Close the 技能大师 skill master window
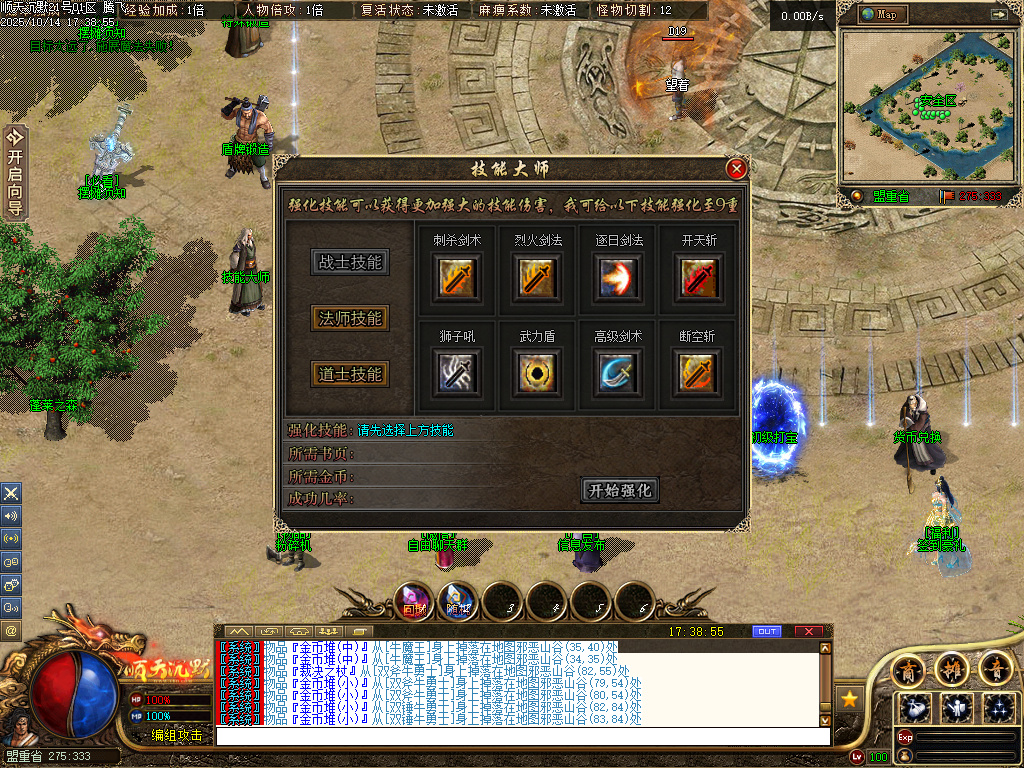 pos(737,169)
